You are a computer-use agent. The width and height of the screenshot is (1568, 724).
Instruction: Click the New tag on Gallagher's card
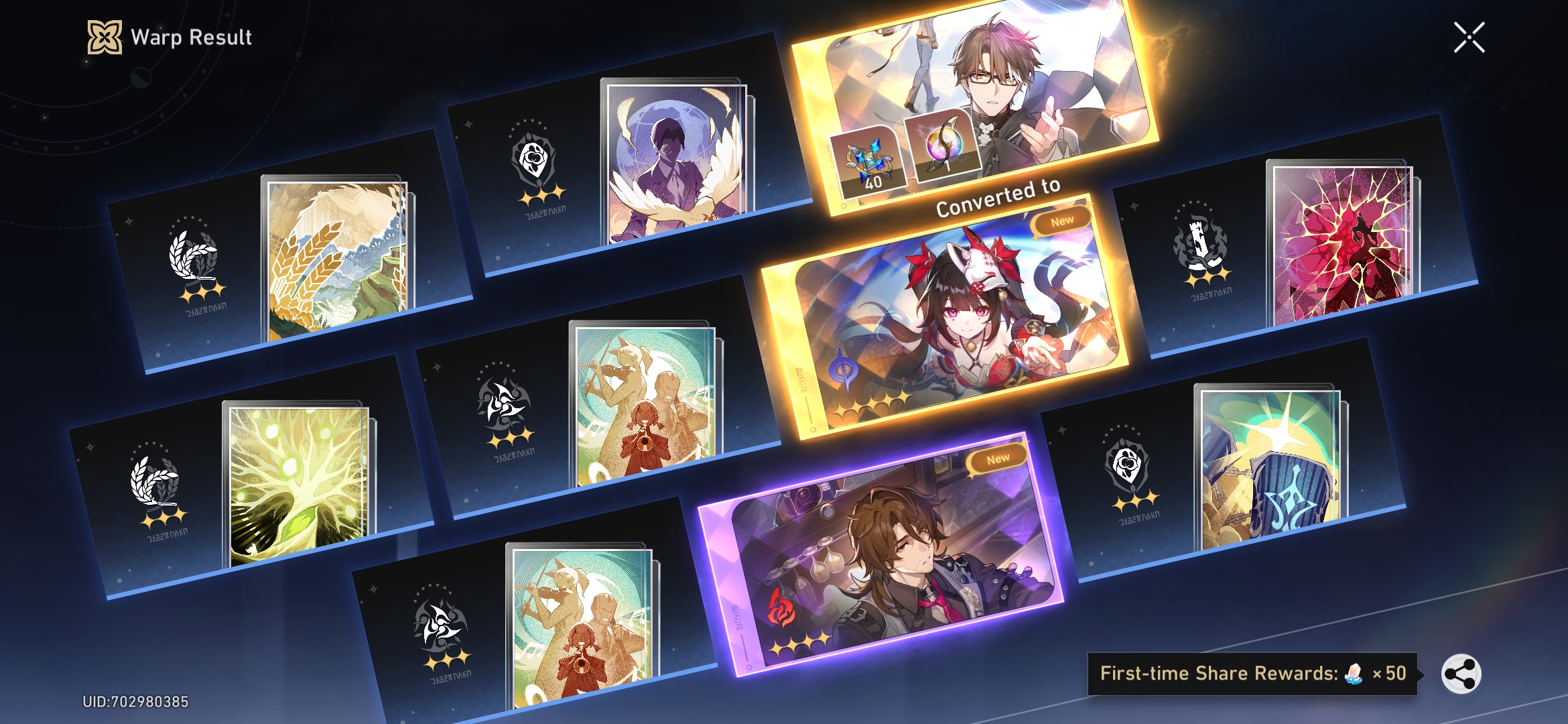998,458
